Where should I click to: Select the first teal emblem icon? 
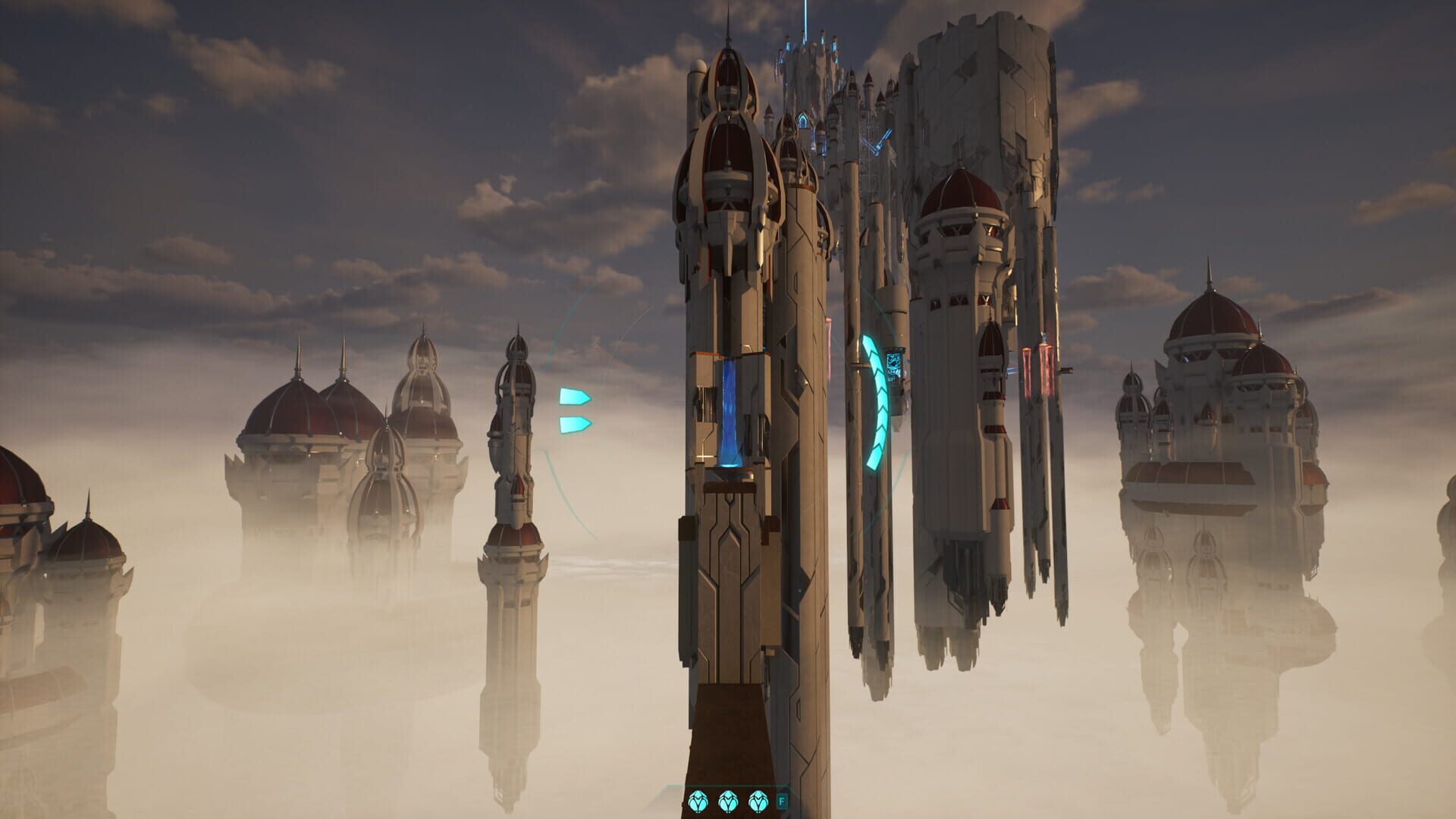point(698,800)
